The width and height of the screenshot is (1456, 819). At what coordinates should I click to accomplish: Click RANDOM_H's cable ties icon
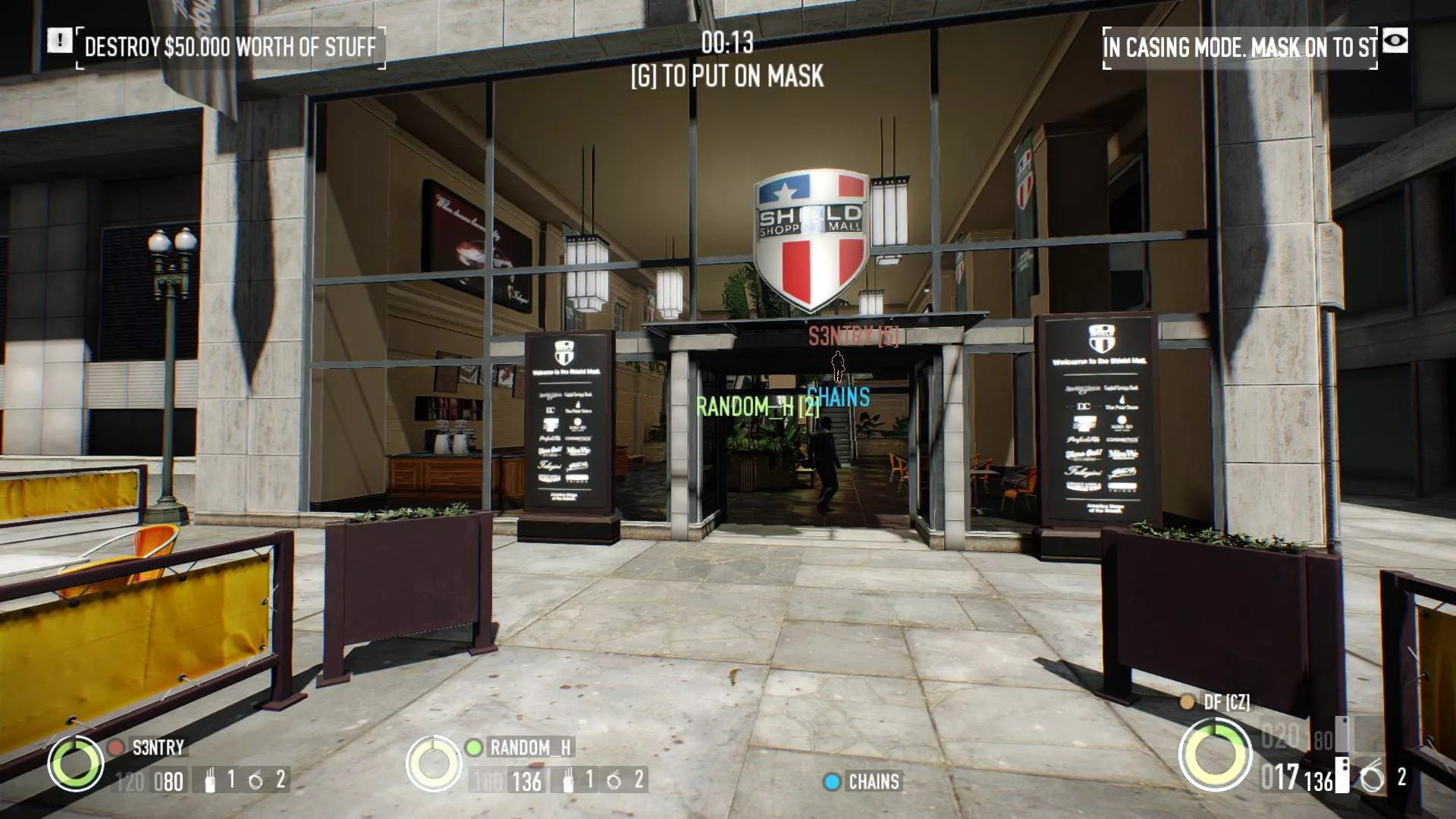click(x=568, y=780)
